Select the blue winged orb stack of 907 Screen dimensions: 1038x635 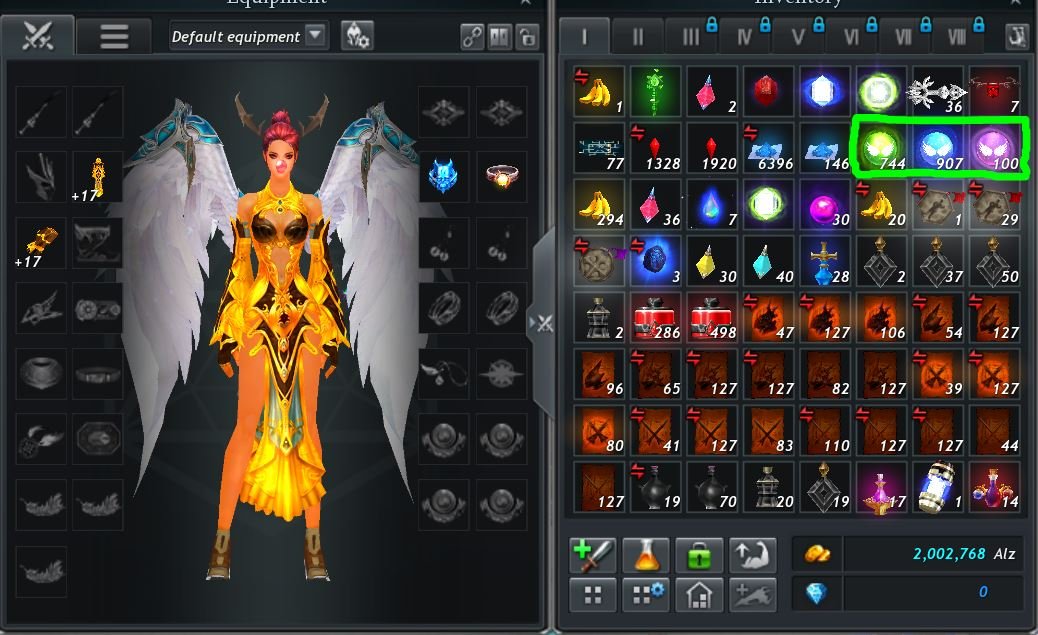pyautogui.click(x=938, y=149)
